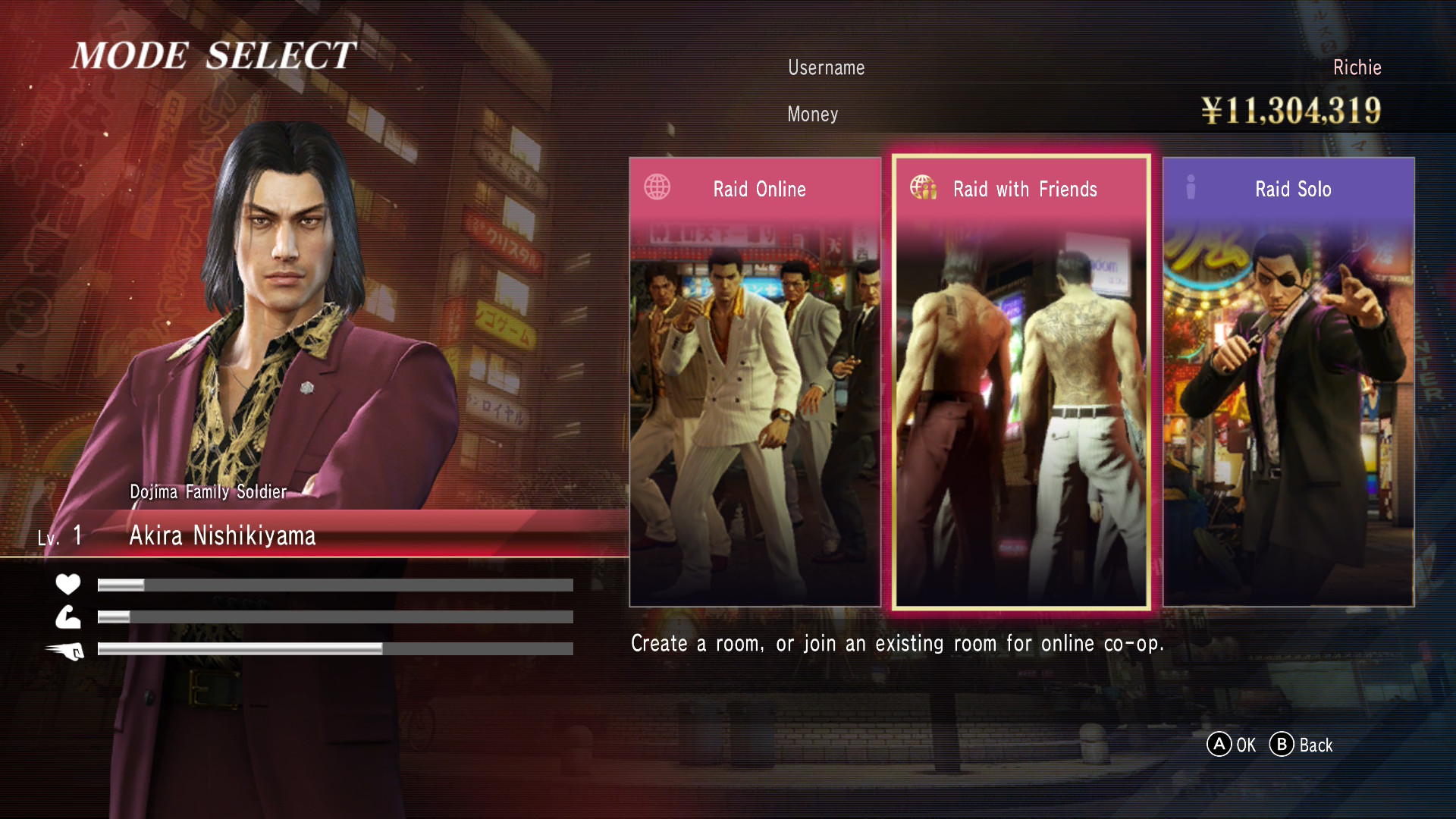1456x819 pixels.
Task: Click the health progress bar
Action: pyautogui.click(x=334, y=585)
